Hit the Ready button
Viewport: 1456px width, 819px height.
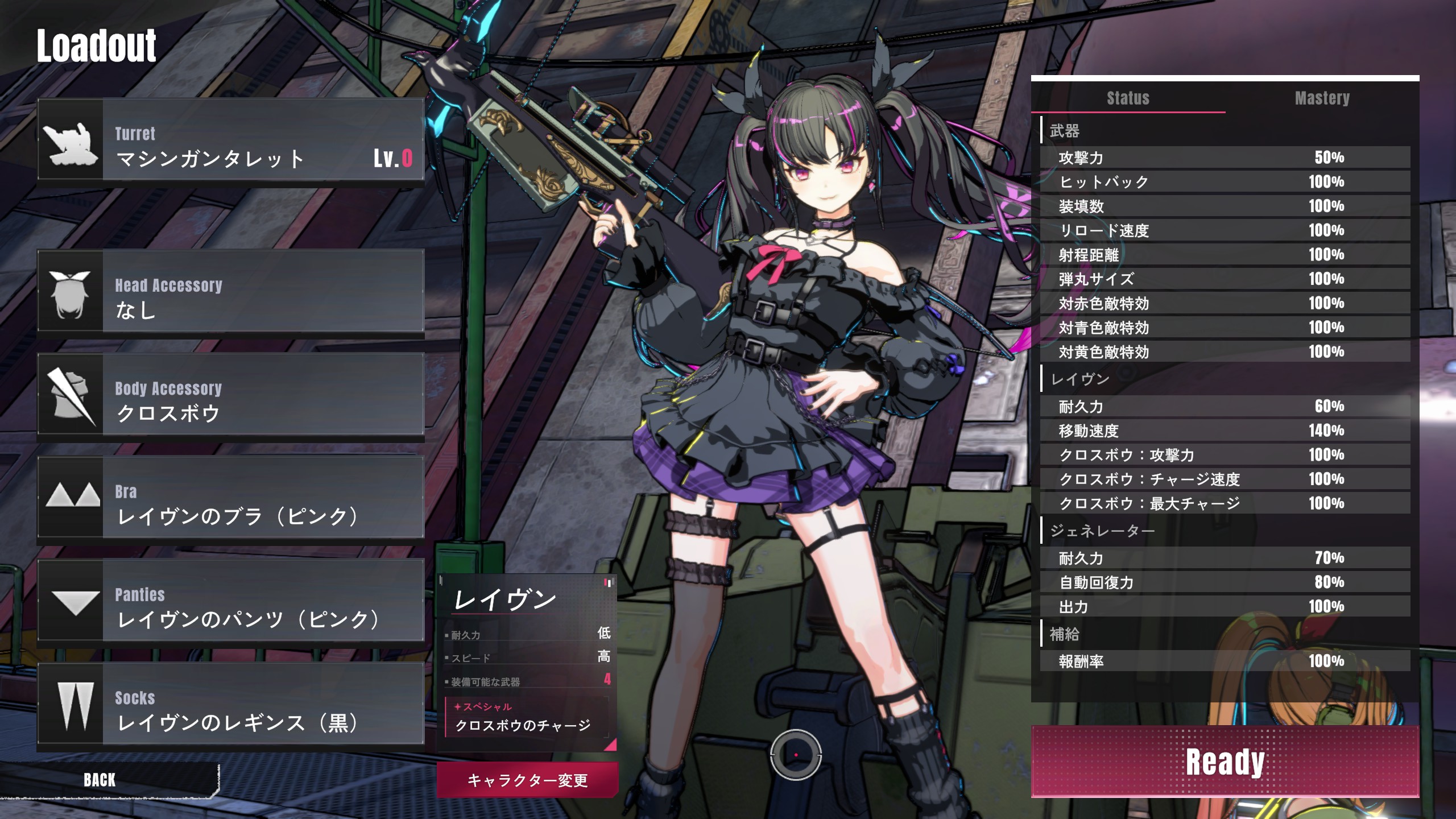(1225, 762)
